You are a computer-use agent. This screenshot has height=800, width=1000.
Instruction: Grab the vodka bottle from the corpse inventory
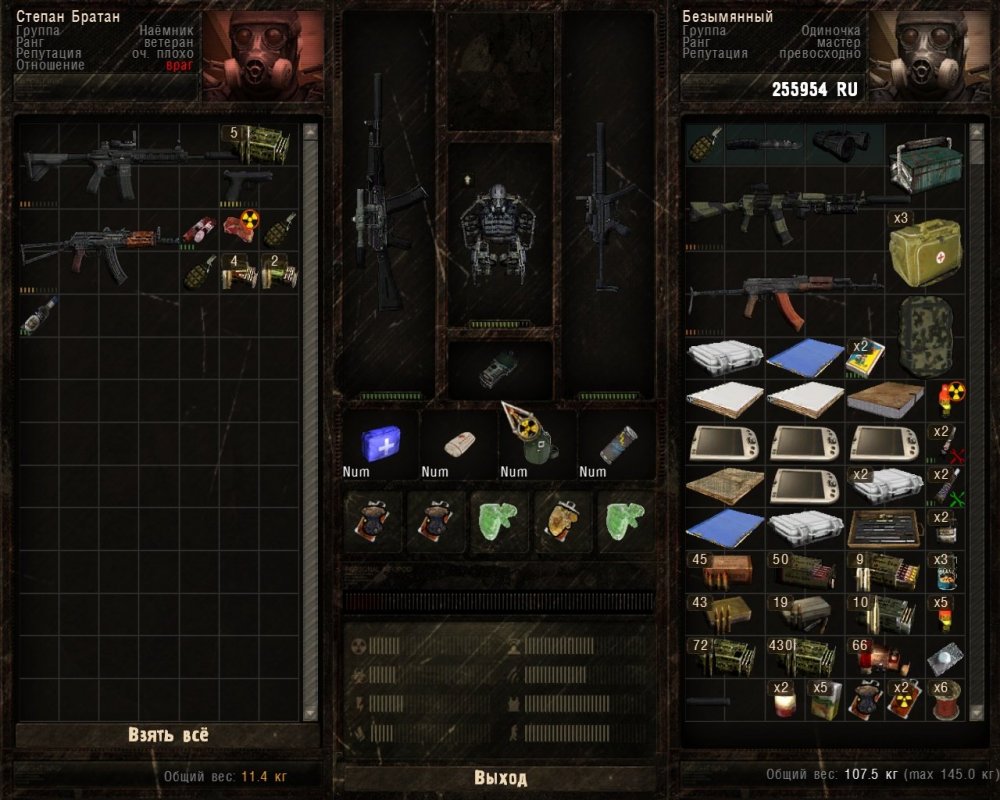click(38, 314)
